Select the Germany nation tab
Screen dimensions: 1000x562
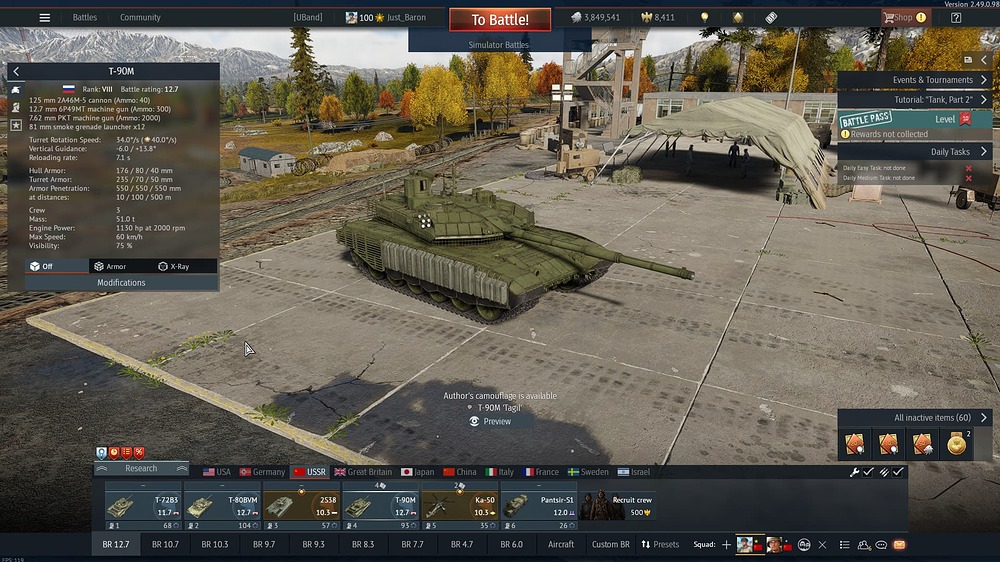(261, 472)
